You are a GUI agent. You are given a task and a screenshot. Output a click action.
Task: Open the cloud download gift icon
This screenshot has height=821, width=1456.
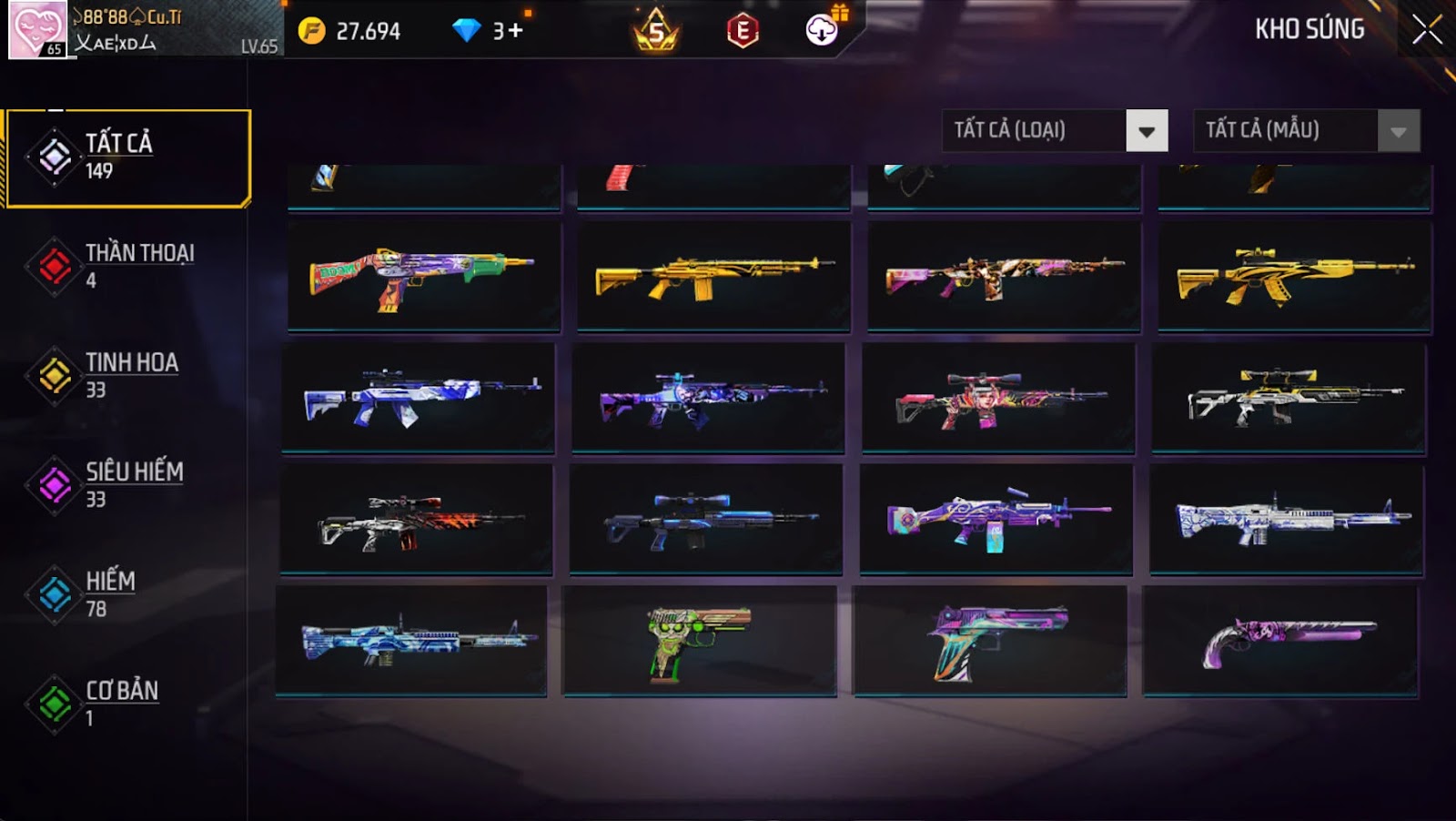pos(824,29)
